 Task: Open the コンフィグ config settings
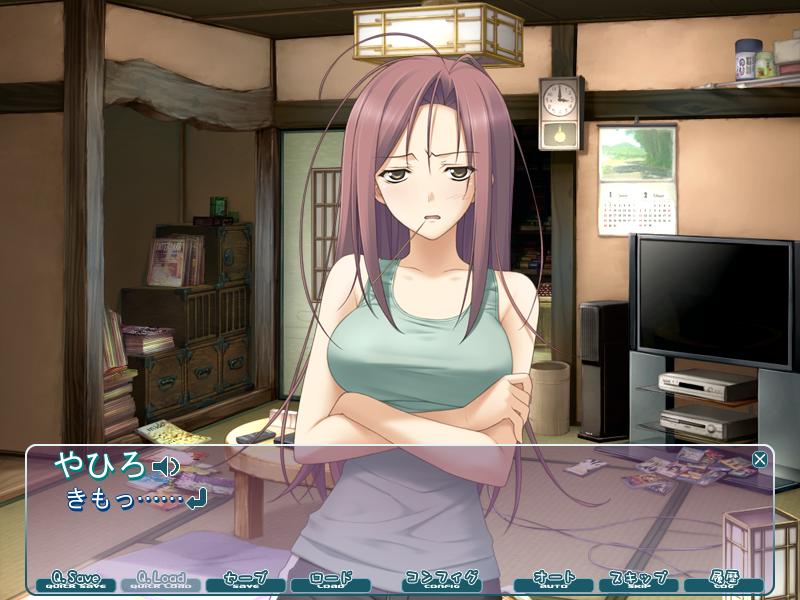pyautogui.click(x=441, y=581)
